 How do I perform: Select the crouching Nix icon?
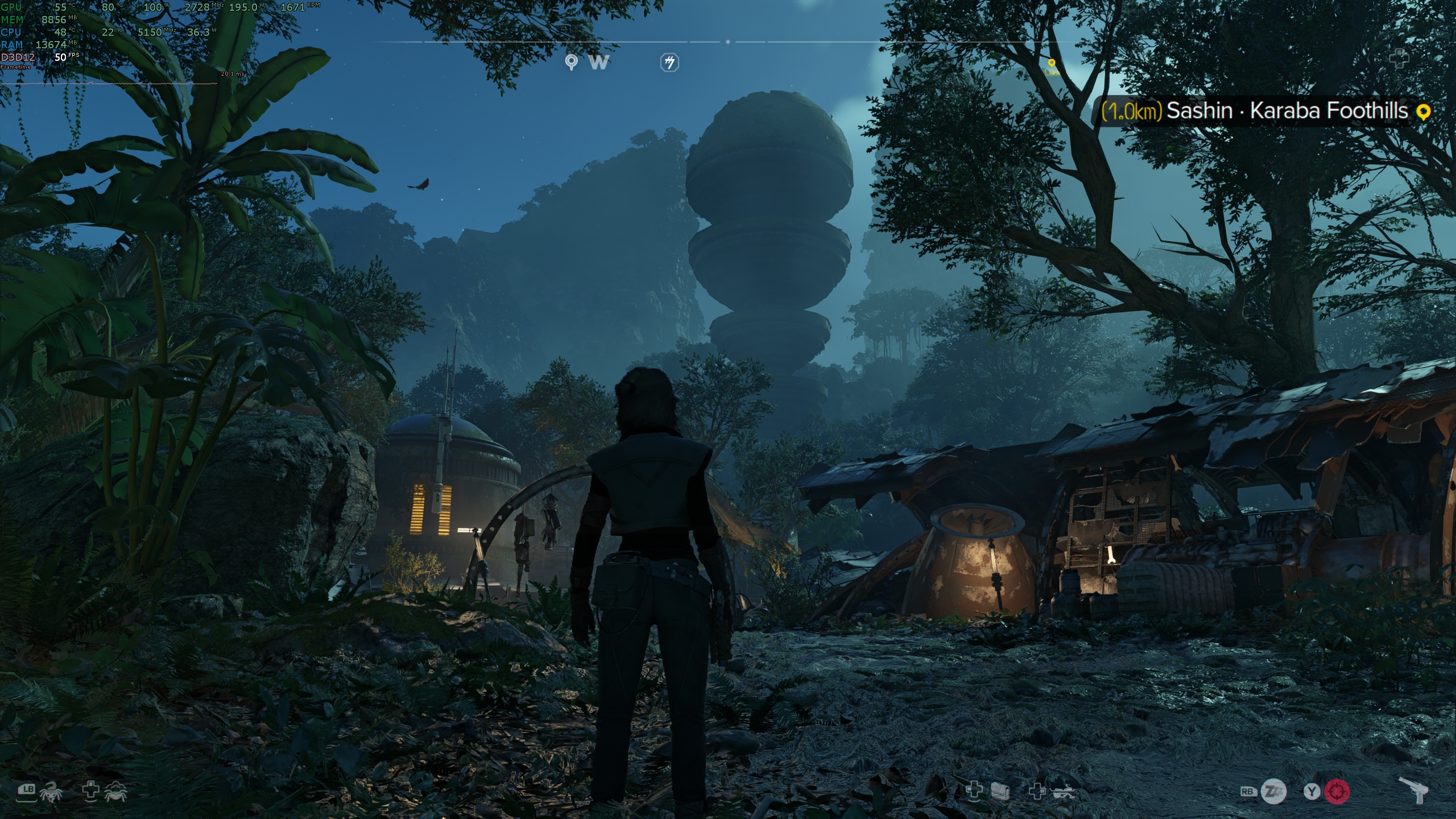coord(116,791)
